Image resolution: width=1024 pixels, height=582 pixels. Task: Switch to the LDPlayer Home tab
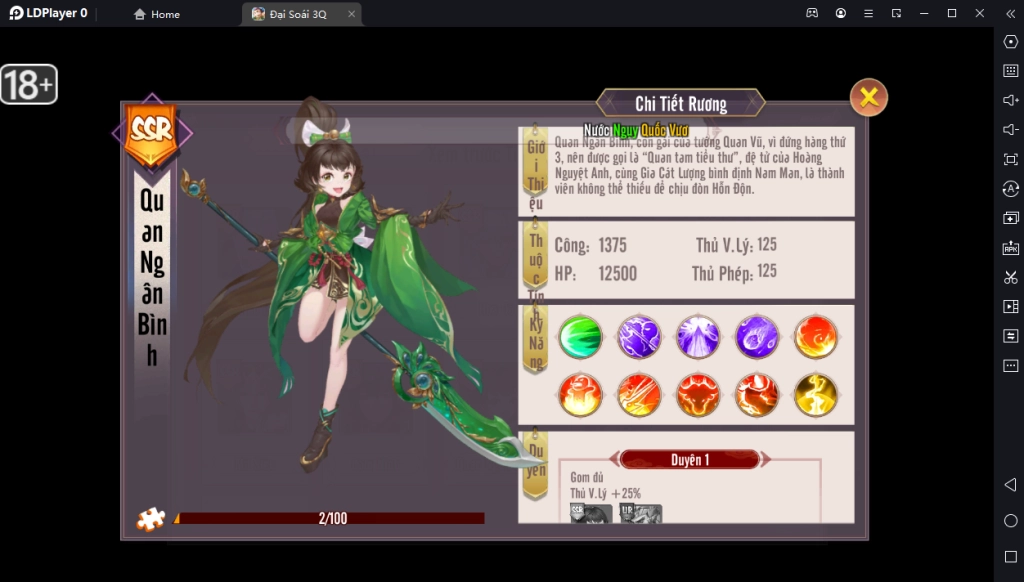(x=158, y=14)
